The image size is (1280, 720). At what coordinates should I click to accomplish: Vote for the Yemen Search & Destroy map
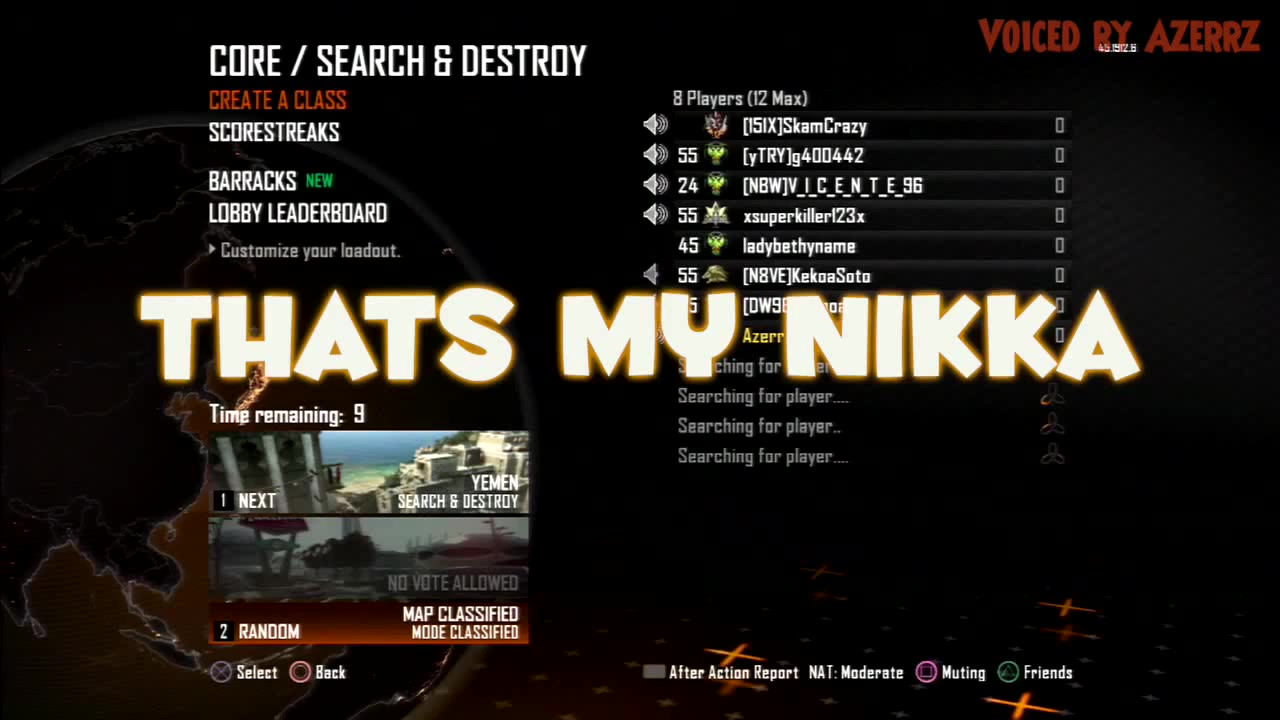point(368,472)
